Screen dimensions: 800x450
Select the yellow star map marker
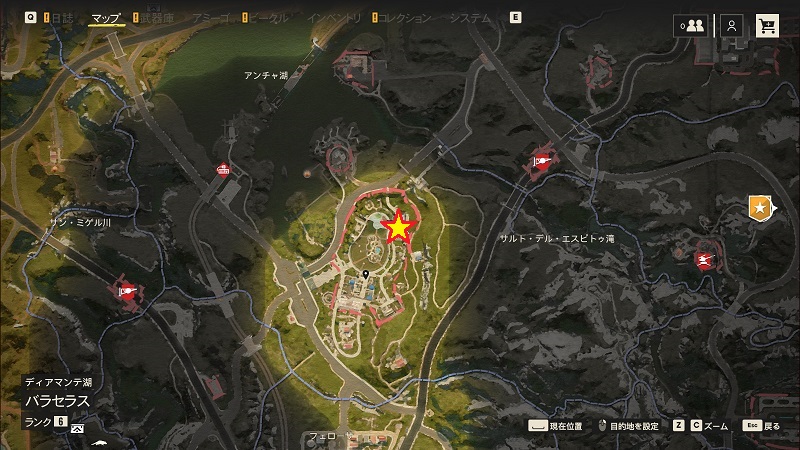coord(398,228)
